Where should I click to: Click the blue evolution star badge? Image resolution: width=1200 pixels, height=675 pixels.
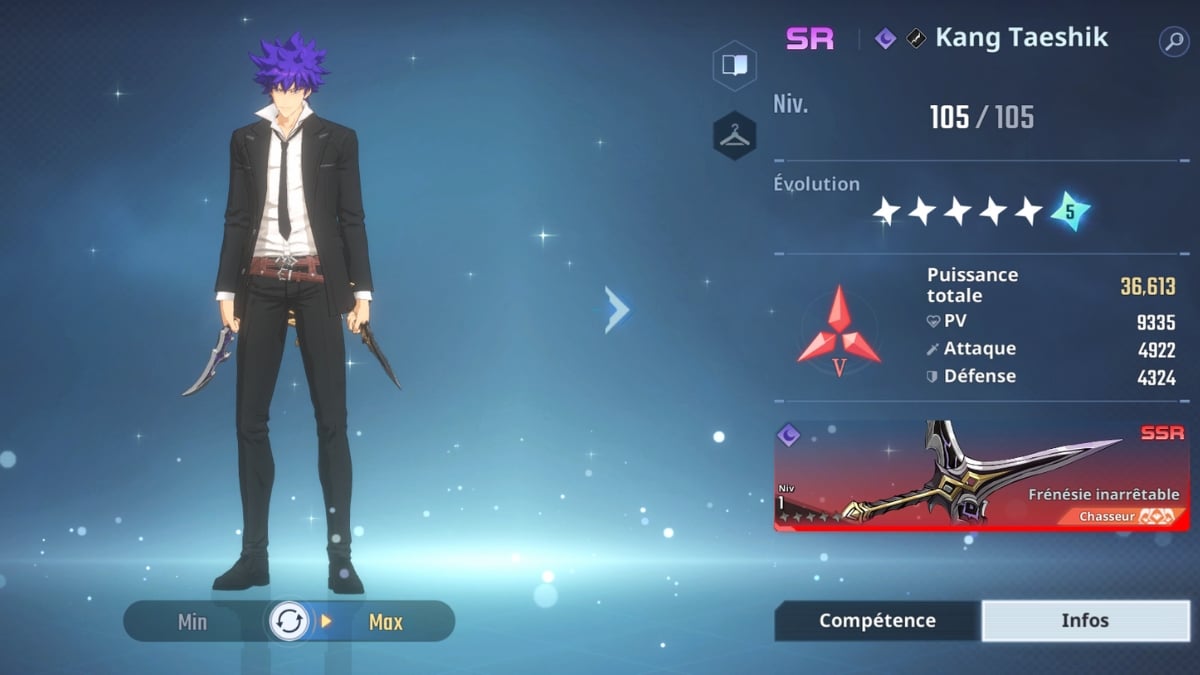[x=1069, y=211]
